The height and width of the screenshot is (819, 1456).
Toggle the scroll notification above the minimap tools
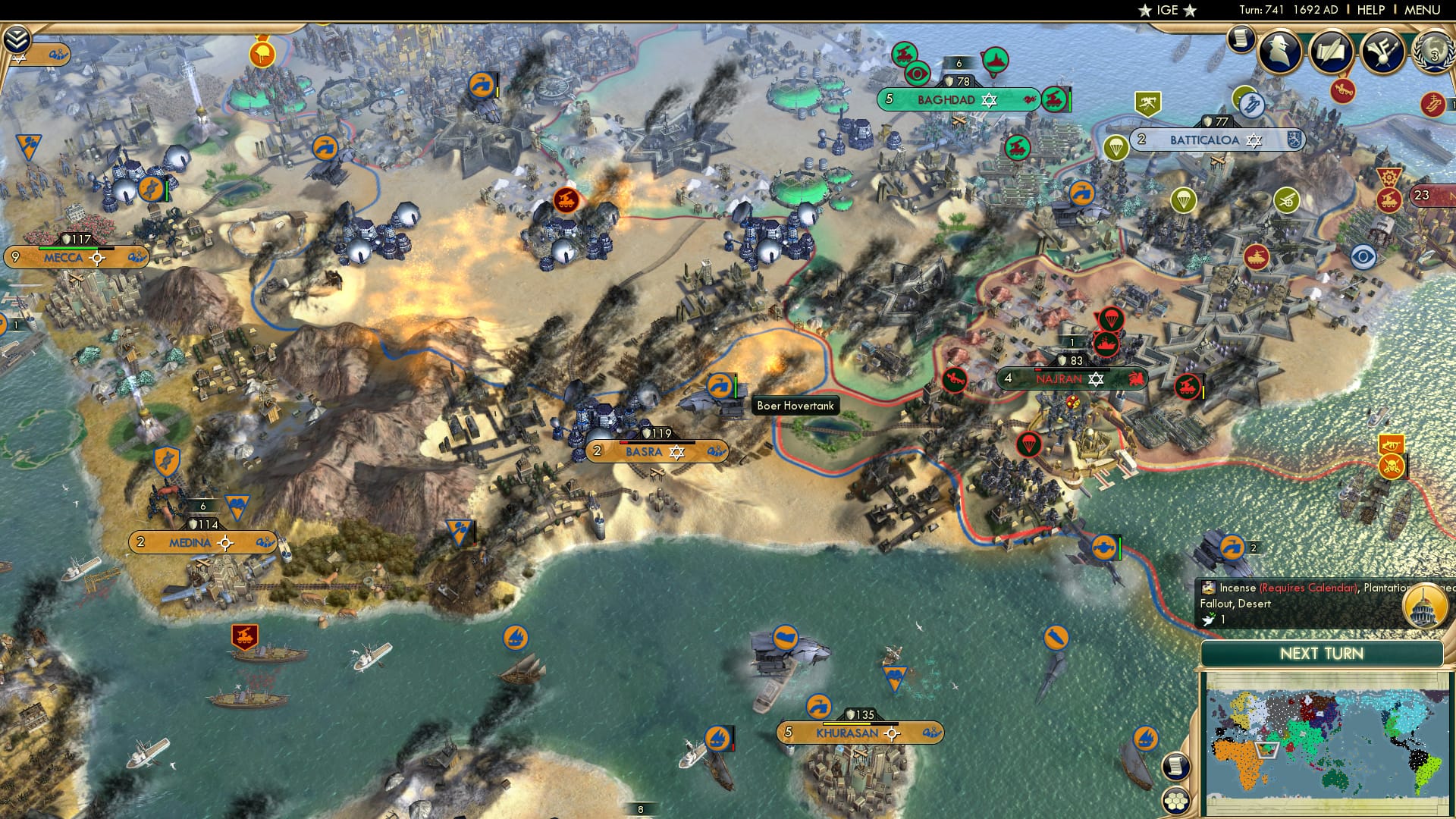pyautogui.click(x=1174, y=766)
